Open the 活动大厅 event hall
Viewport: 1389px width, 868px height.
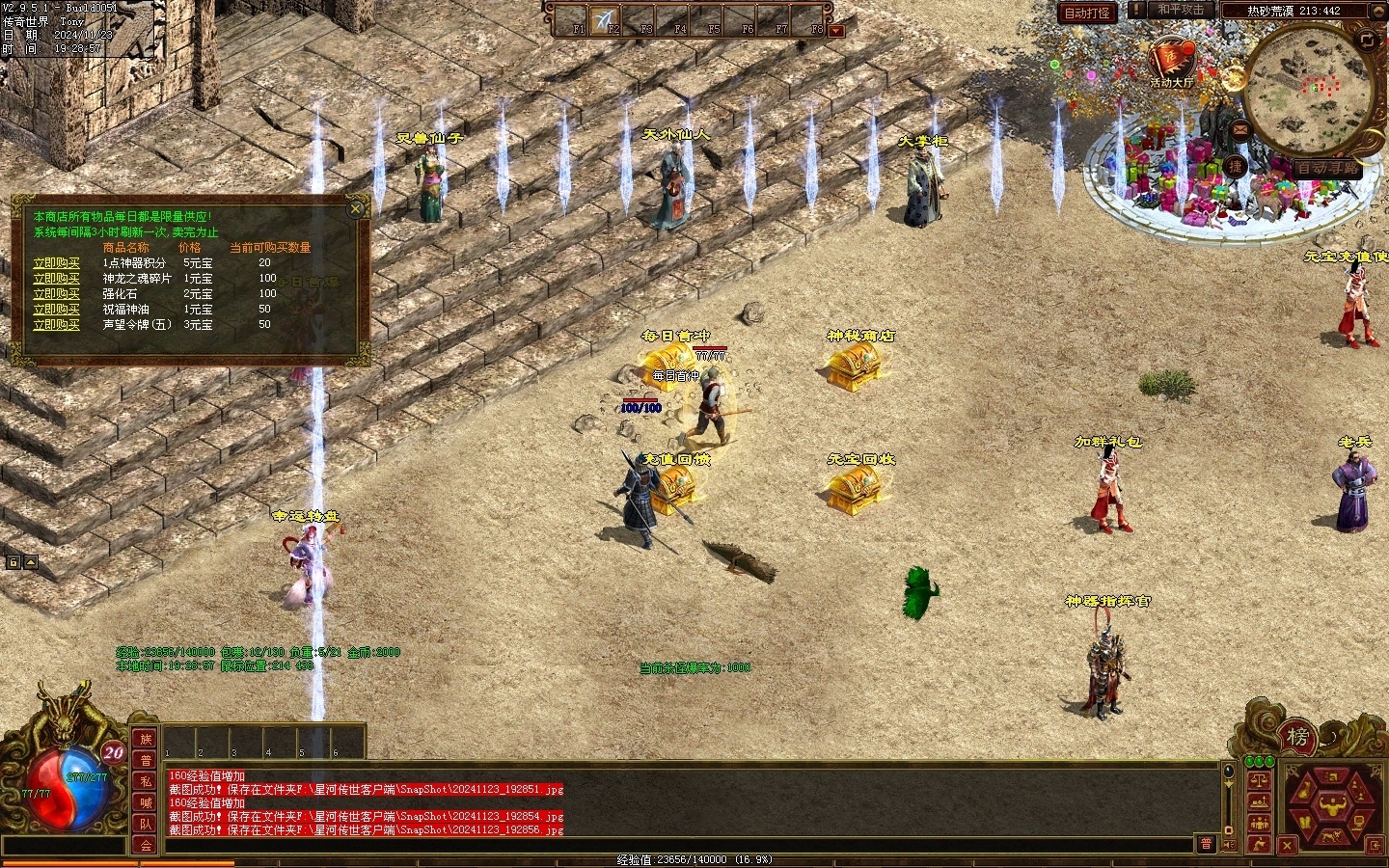1171,62
